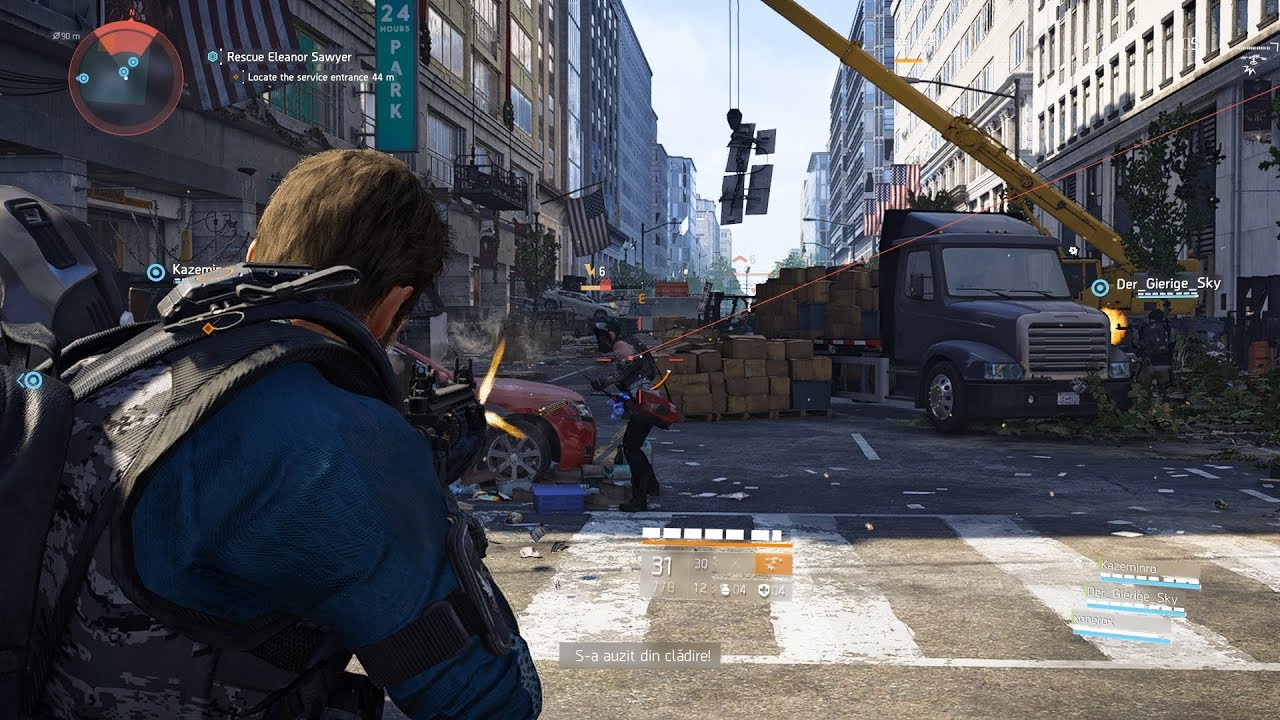Open the circular minimap radar

coord(125,77)
